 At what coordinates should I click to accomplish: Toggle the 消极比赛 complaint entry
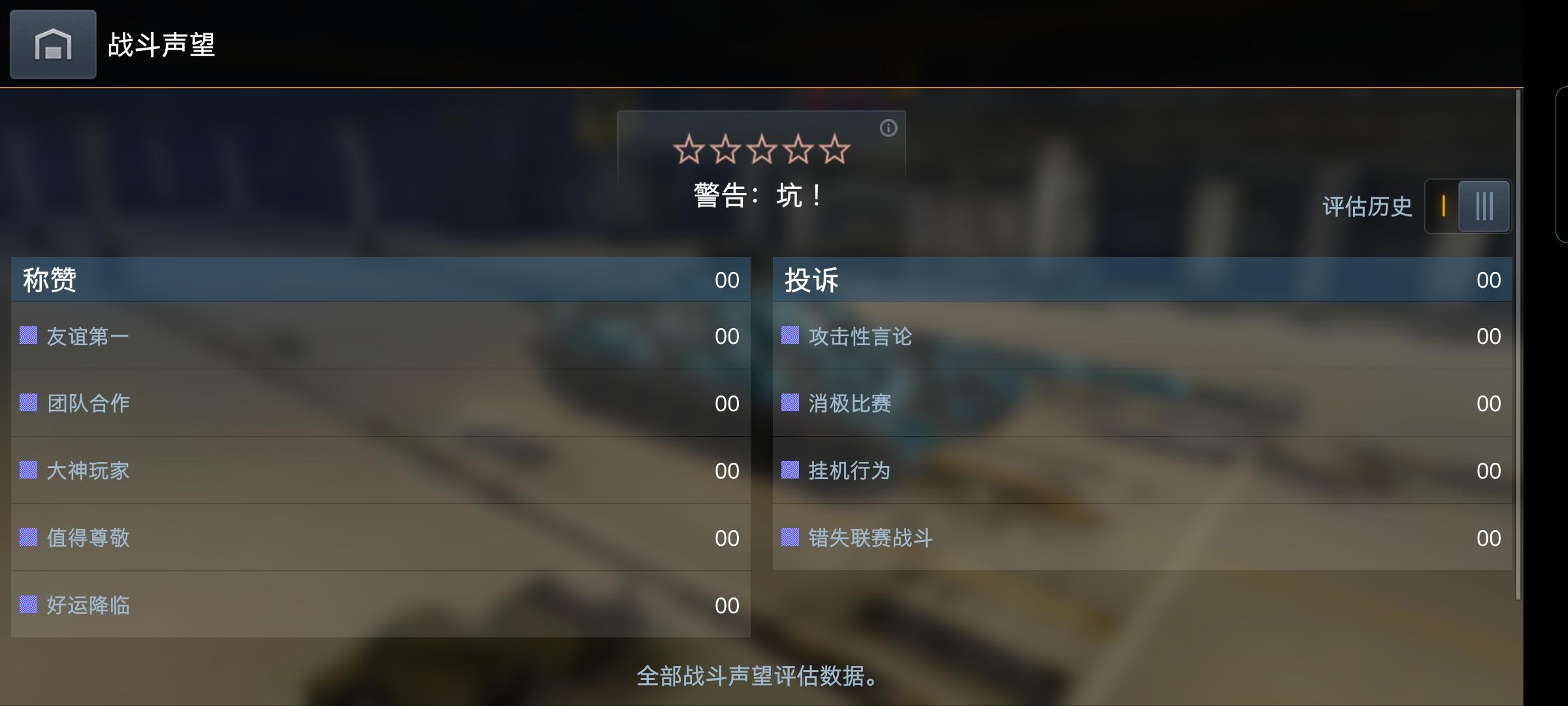tap(849, 403)
